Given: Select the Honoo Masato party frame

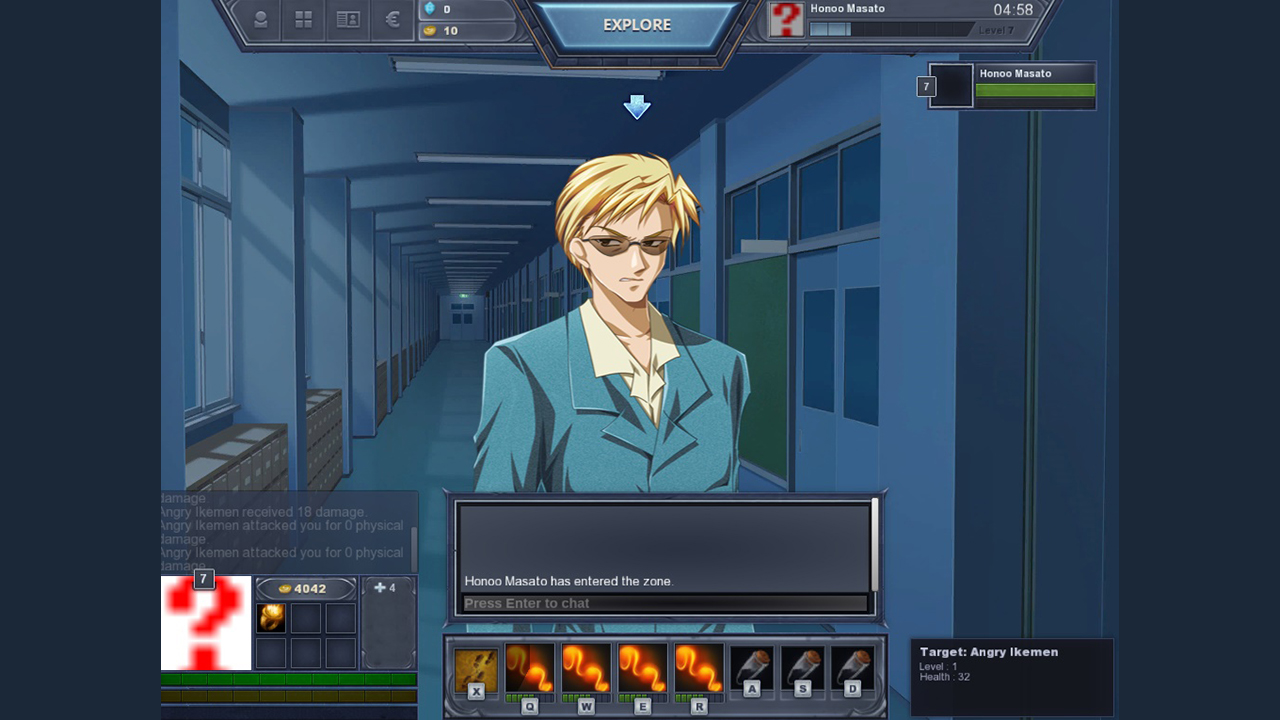Looking at the screenshot, I should tap(1011, 86).
